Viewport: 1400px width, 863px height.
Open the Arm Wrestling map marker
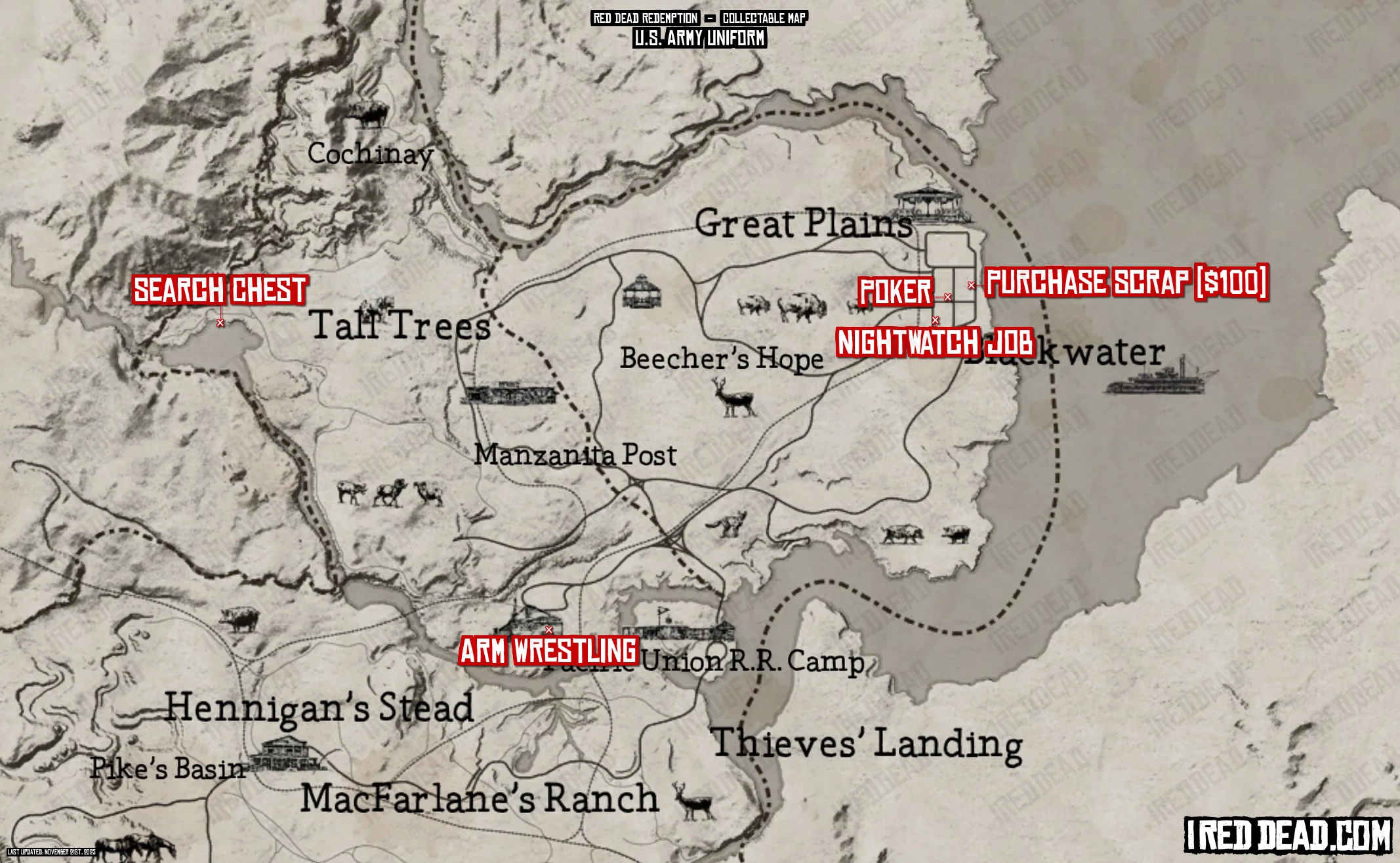pos(549,630)
